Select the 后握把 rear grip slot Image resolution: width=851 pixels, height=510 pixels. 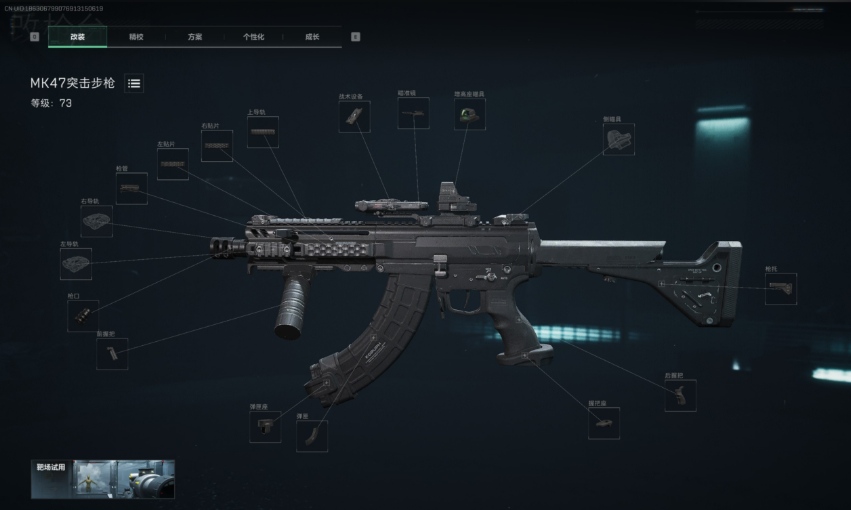680,395
